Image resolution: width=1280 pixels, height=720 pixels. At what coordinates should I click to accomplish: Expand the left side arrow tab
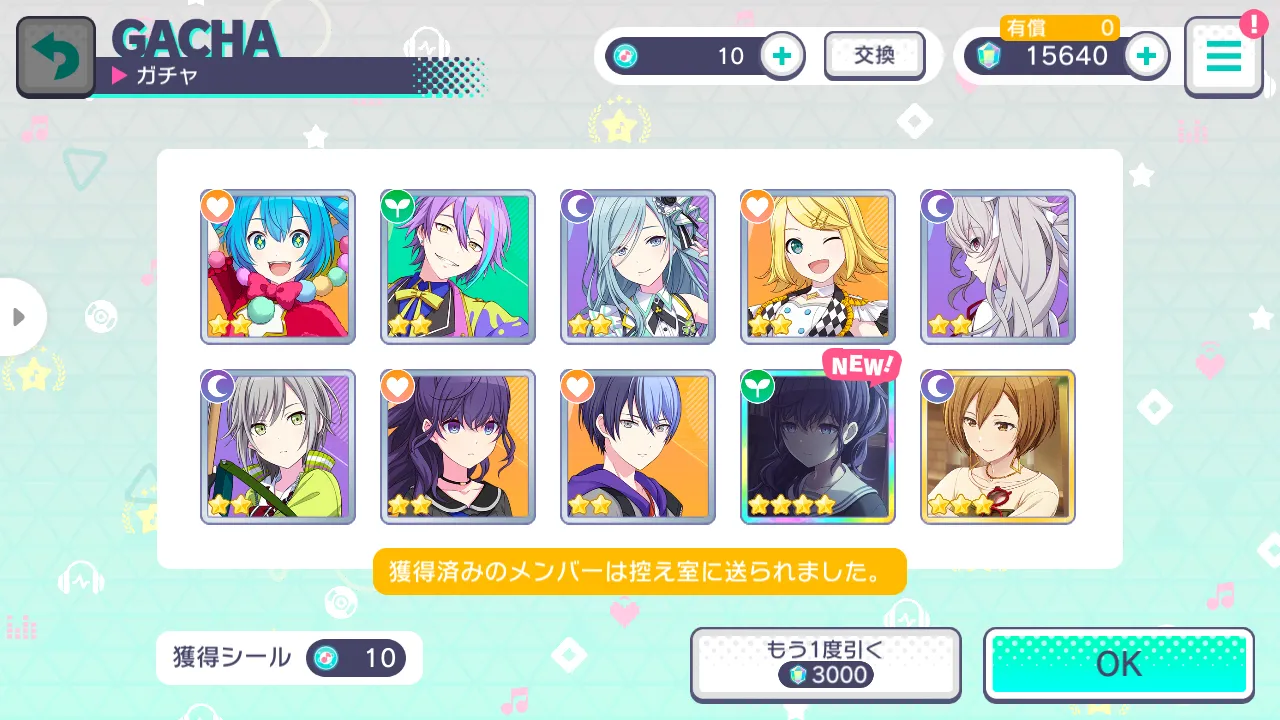(20, 317)
